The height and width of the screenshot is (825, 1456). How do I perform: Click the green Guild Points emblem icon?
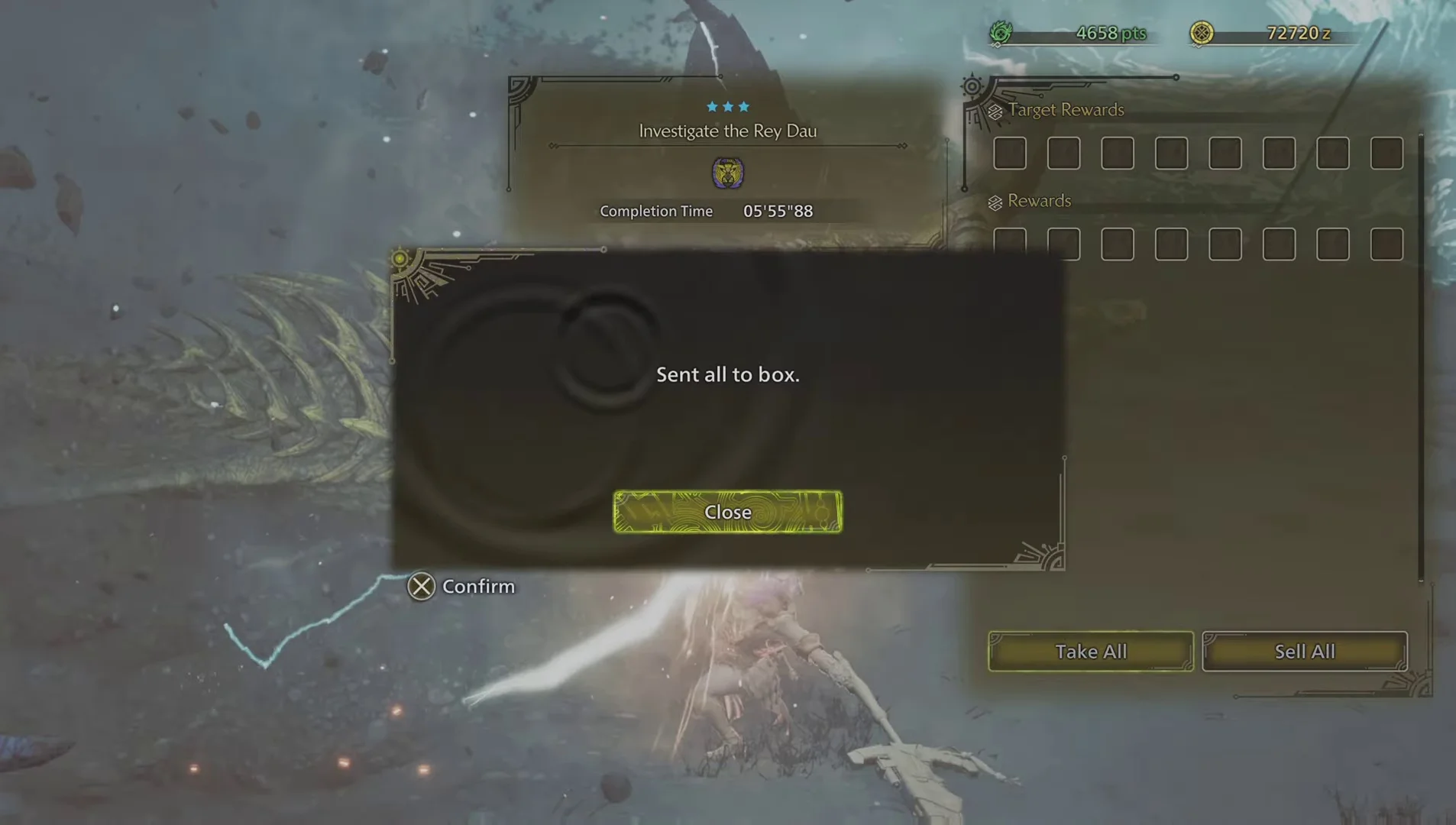(1001, 33)
